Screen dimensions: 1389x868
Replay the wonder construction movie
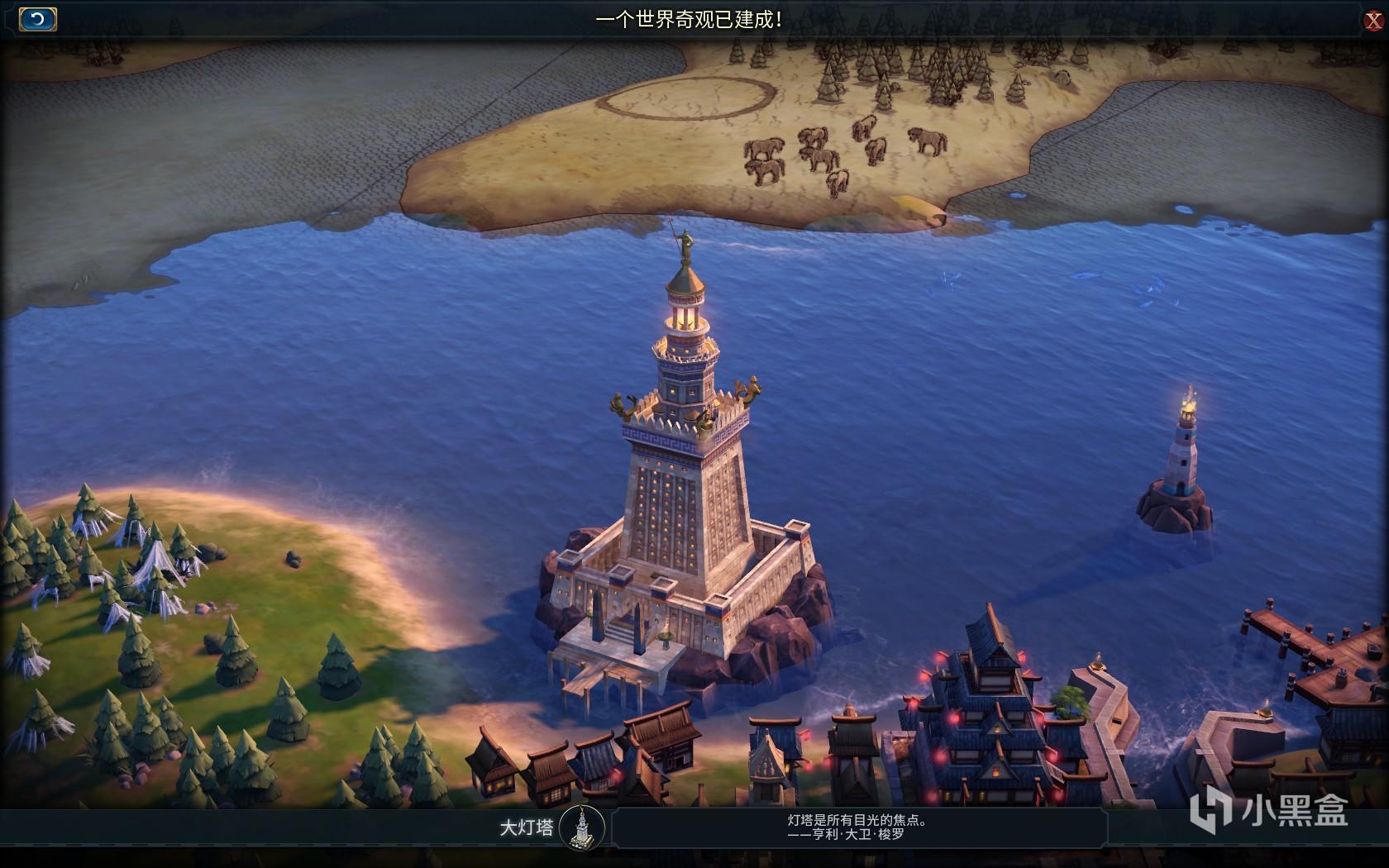pyautogui.click(x=37, y=19)
